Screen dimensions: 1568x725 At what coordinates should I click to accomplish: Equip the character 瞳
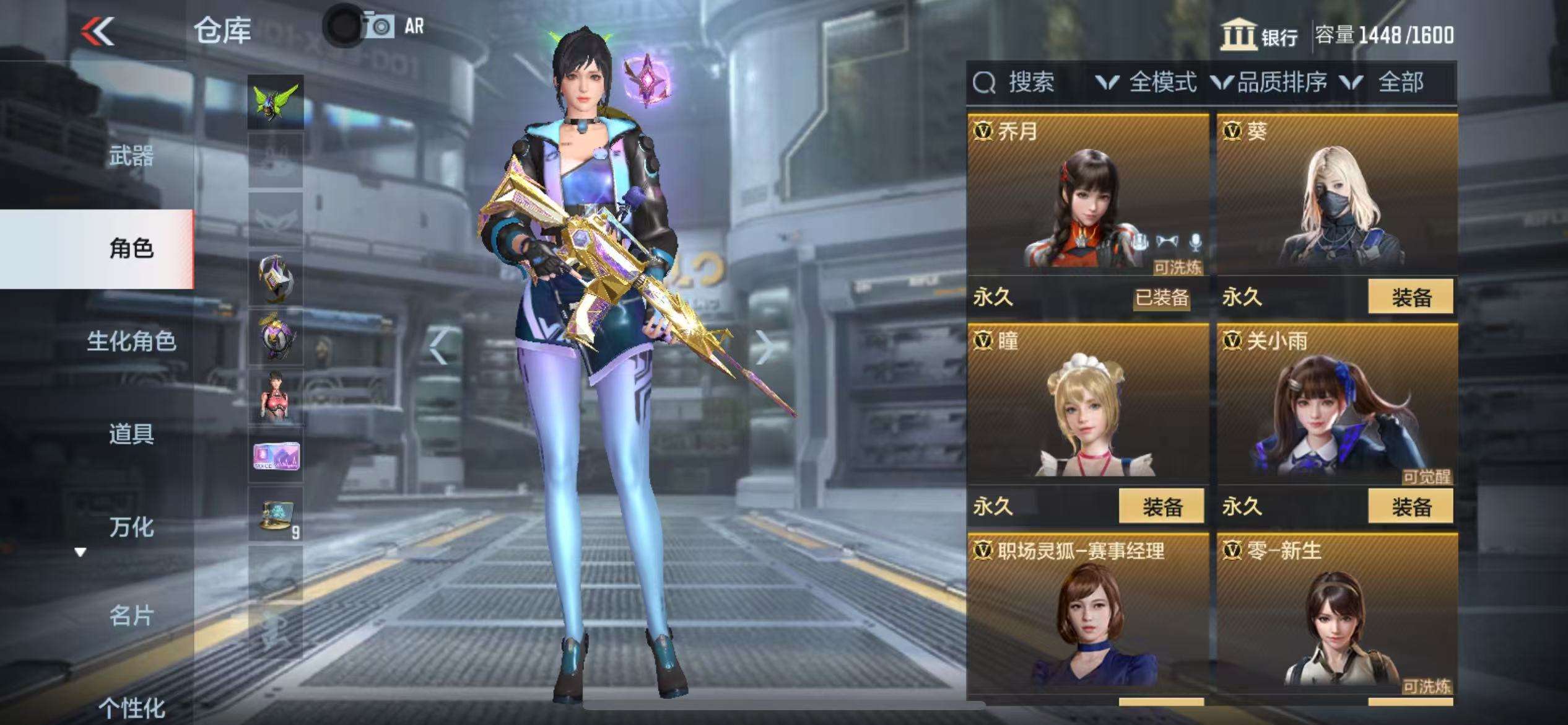[1161, 507]
